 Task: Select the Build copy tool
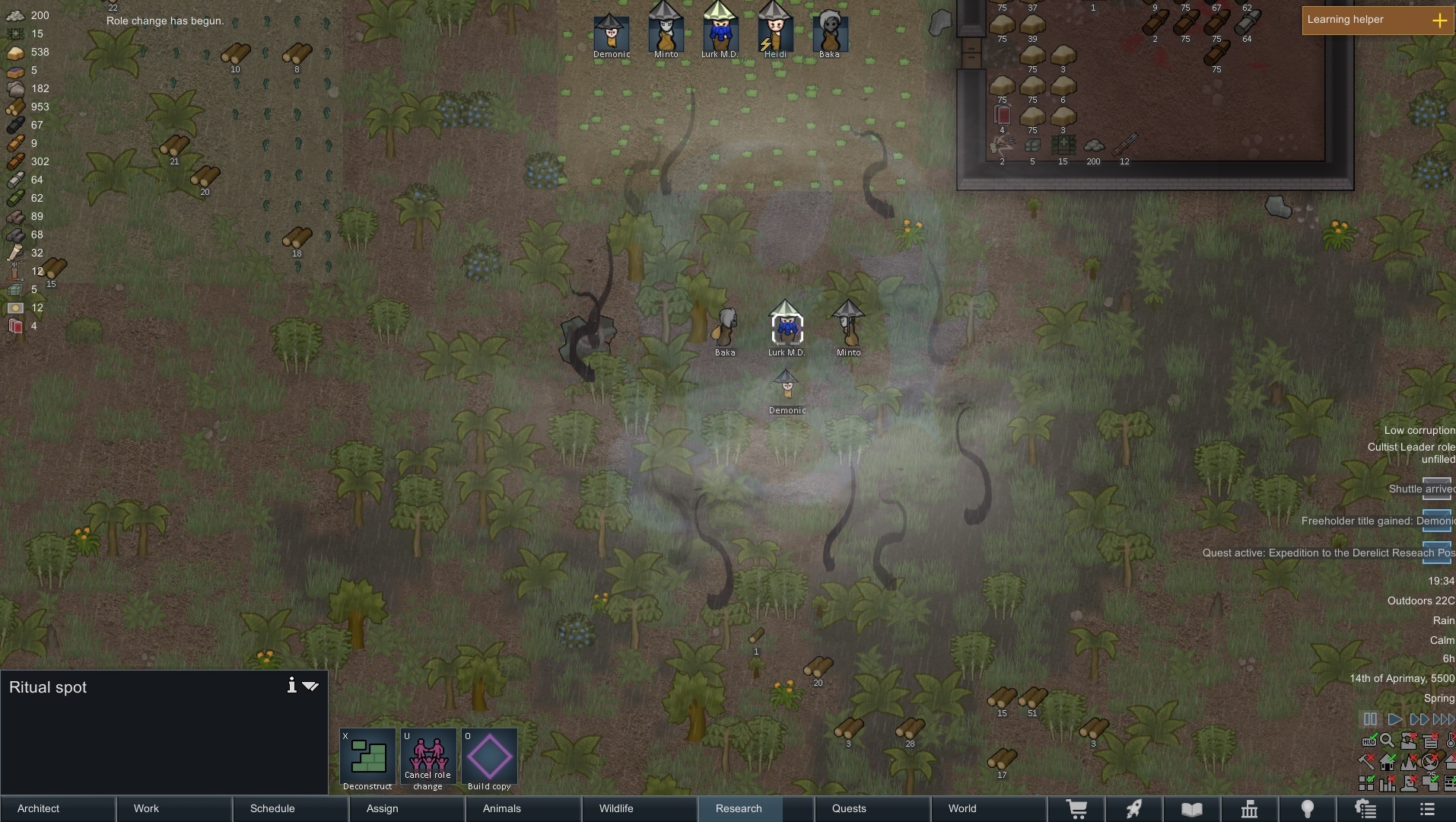point(490,757)
